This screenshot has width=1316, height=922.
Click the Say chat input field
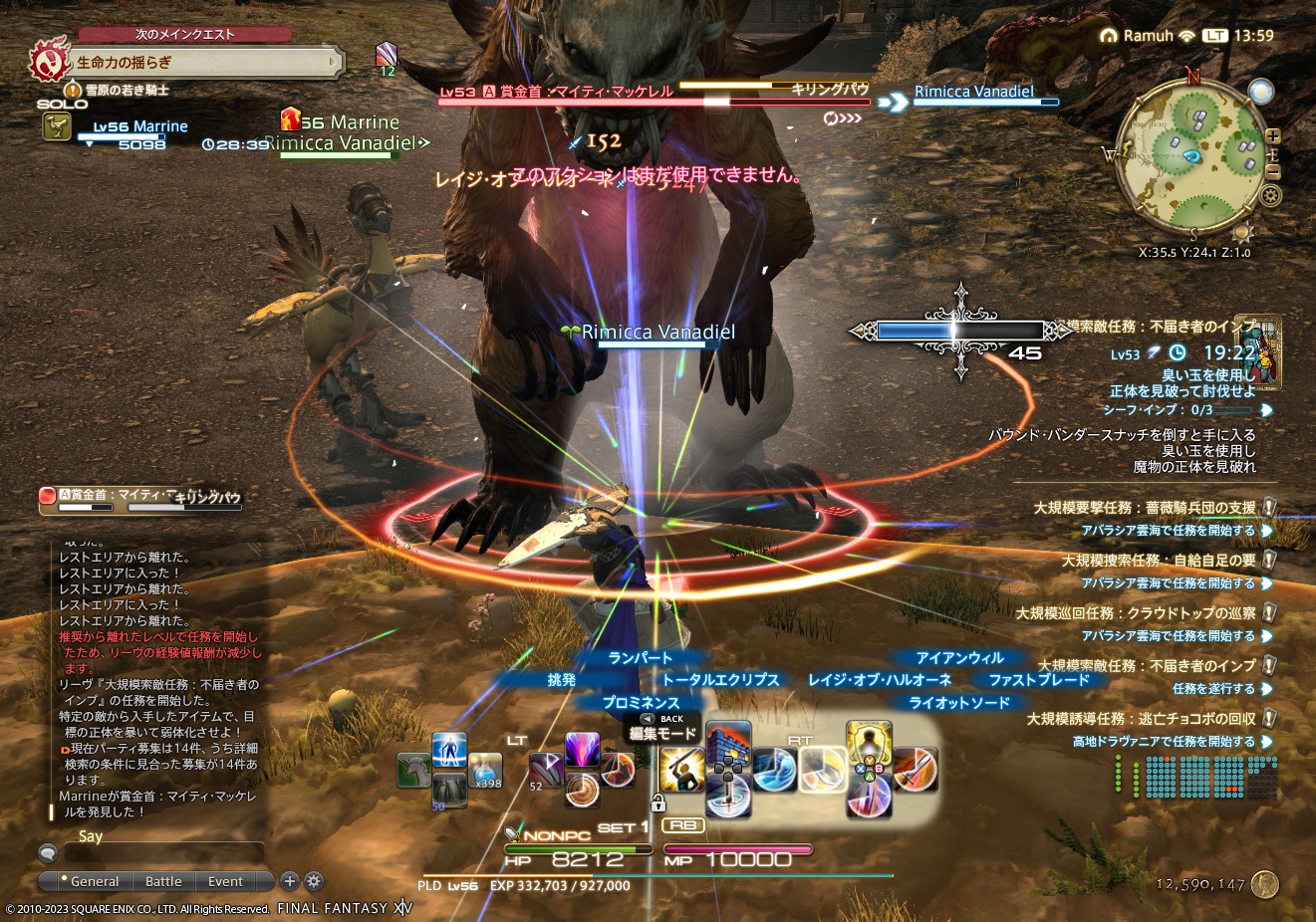point(164,853)
